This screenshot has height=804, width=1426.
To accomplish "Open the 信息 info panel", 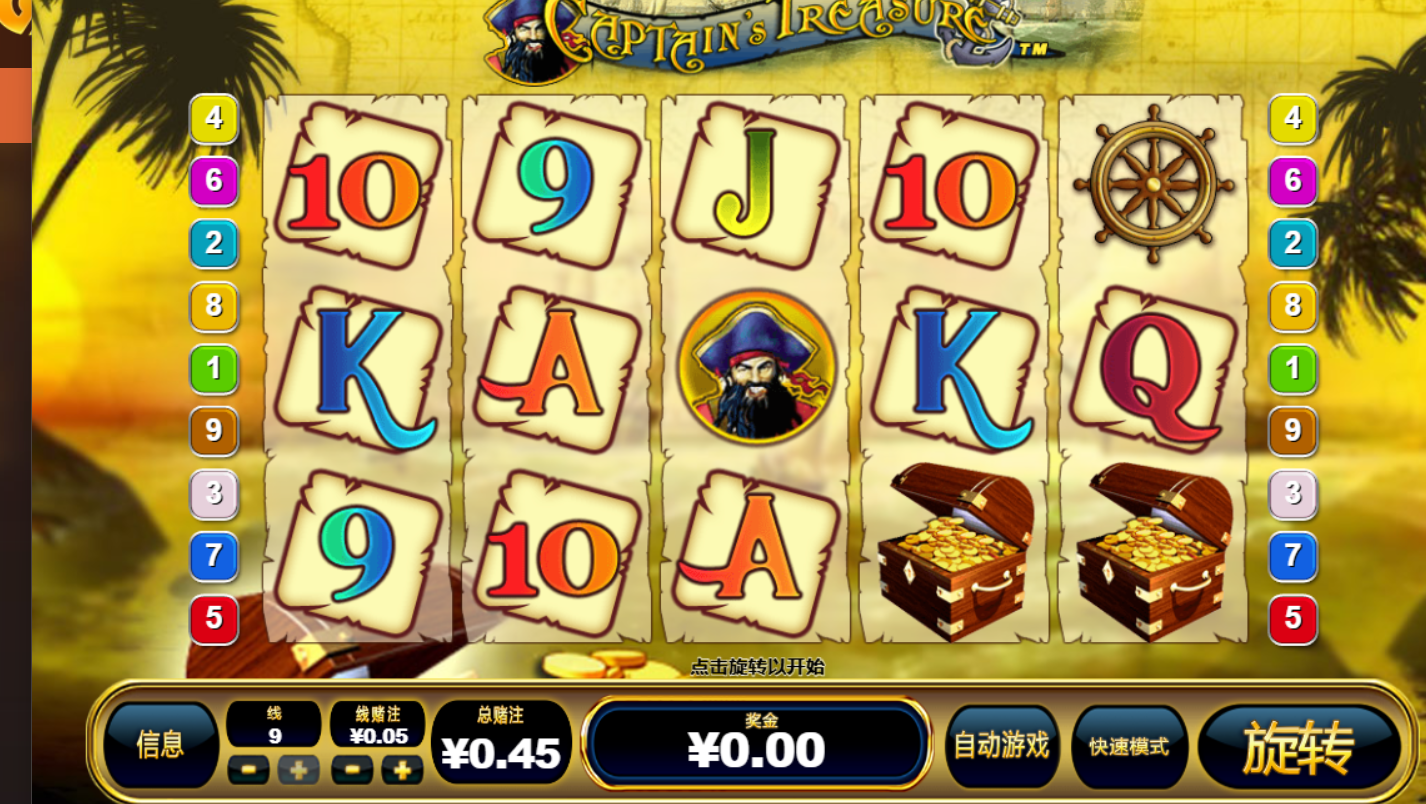I will (160, 745).
